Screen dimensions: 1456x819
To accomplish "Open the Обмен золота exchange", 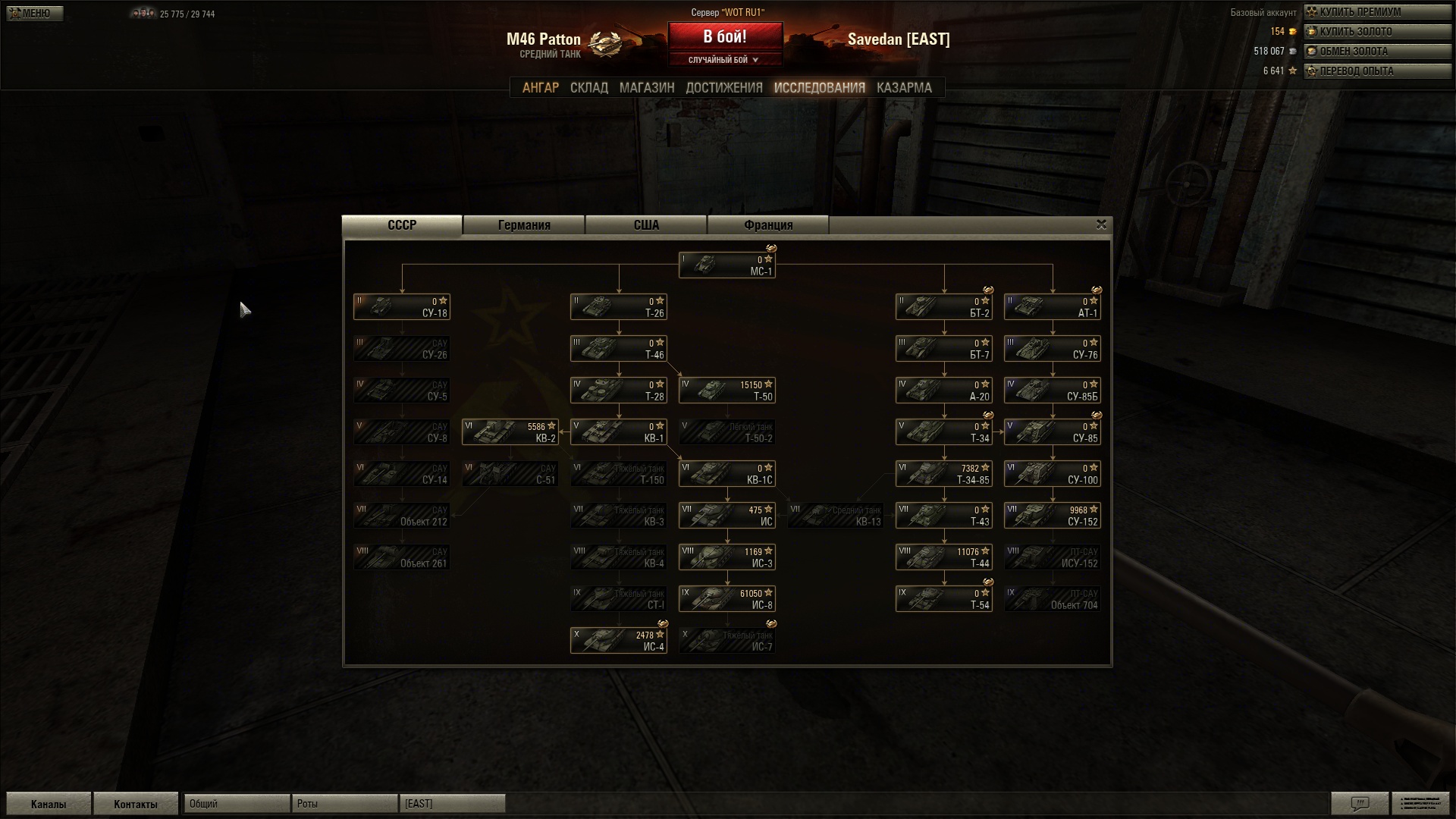I will tap(1376, 52).
